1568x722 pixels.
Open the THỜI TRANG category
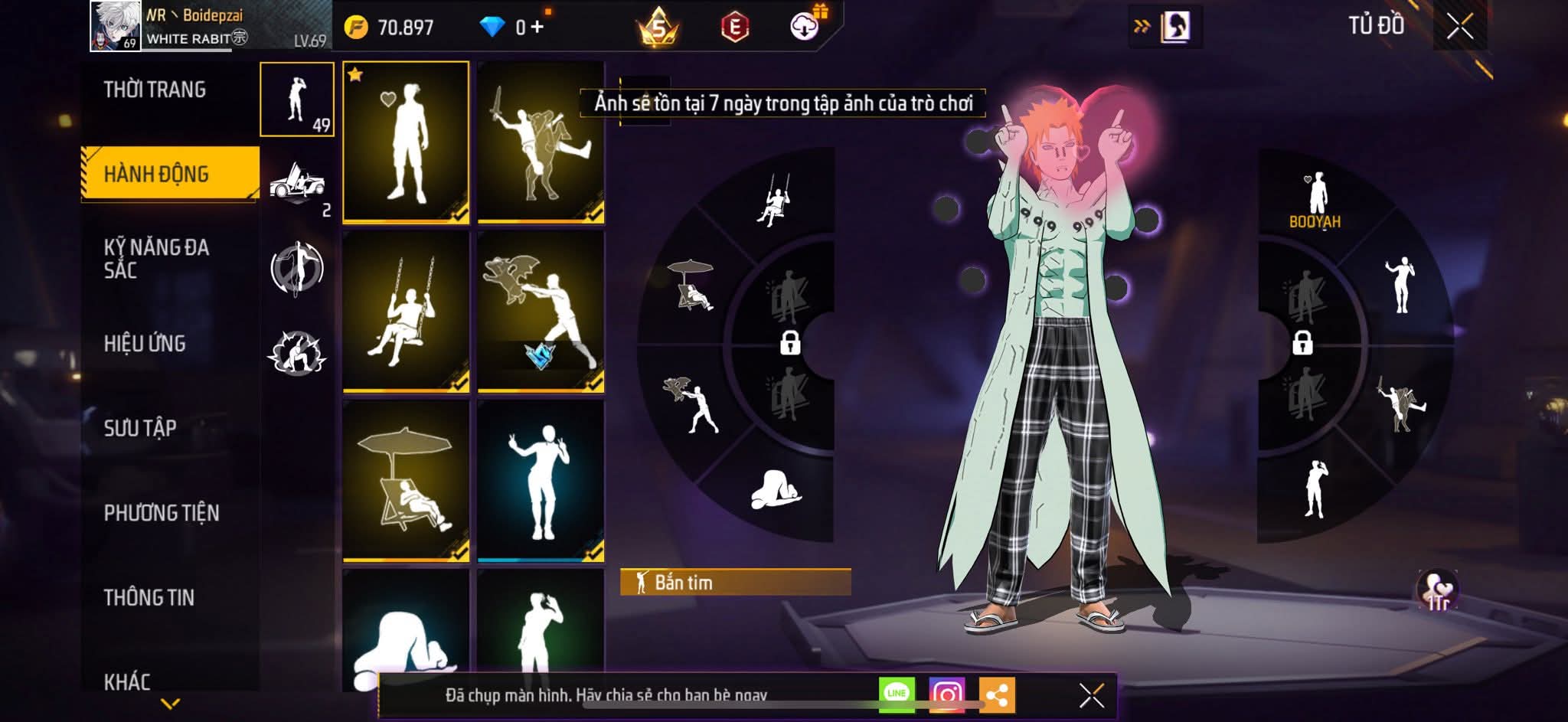[x=155, y=90]
